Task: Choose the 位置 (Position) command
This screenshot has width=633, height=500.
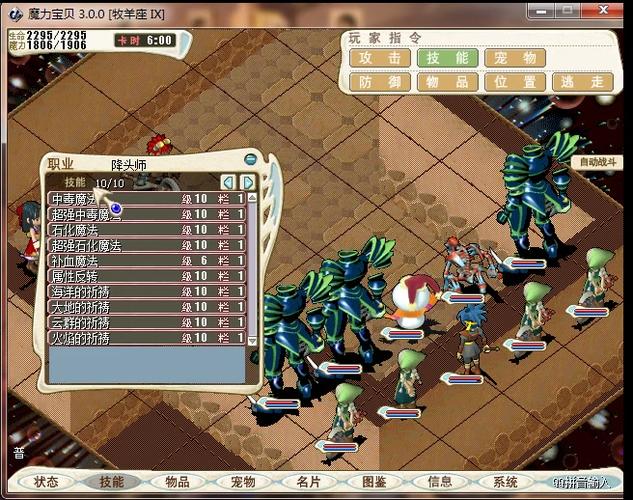Action: 515,83
